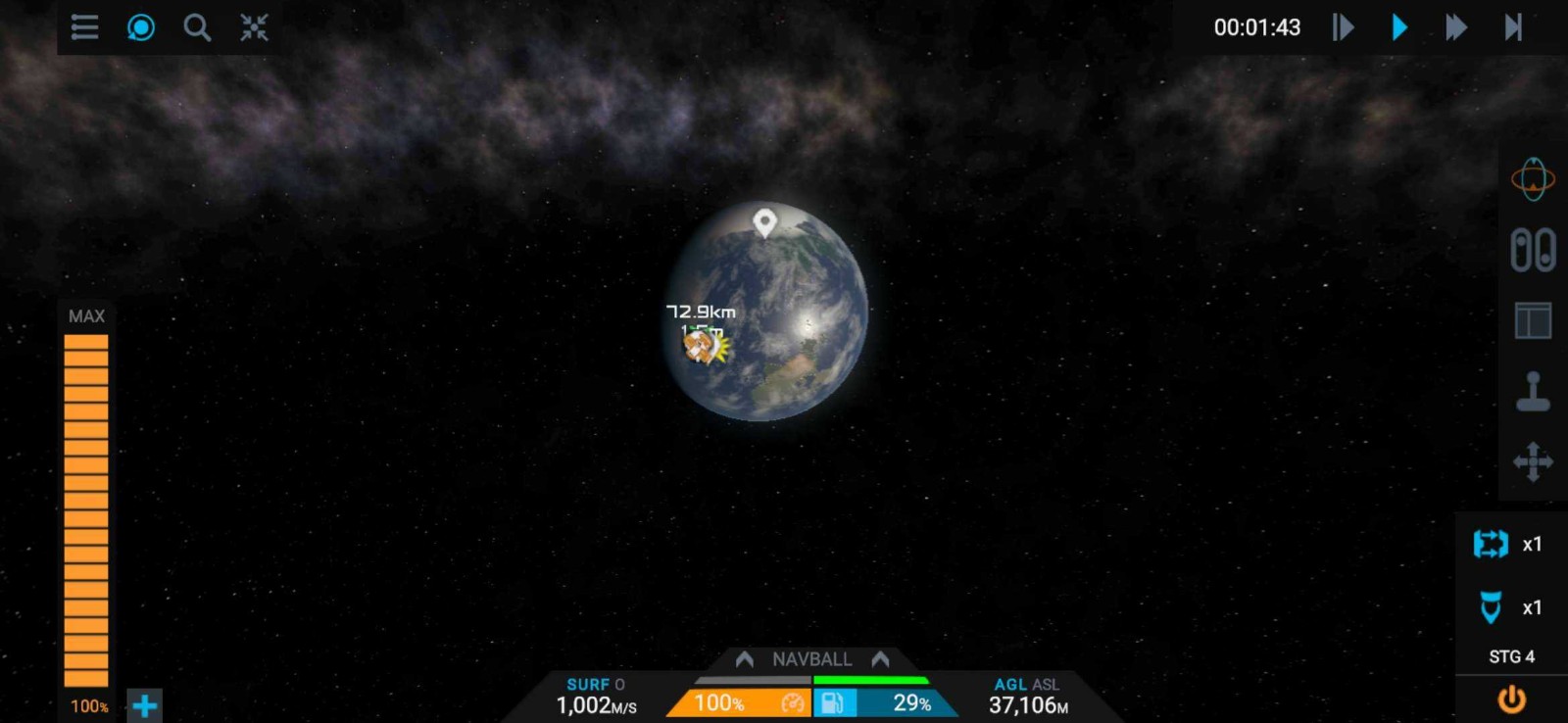Open the map view orbit icon
Viewport: 1568px width, 723px height.
click(1534, 179)
